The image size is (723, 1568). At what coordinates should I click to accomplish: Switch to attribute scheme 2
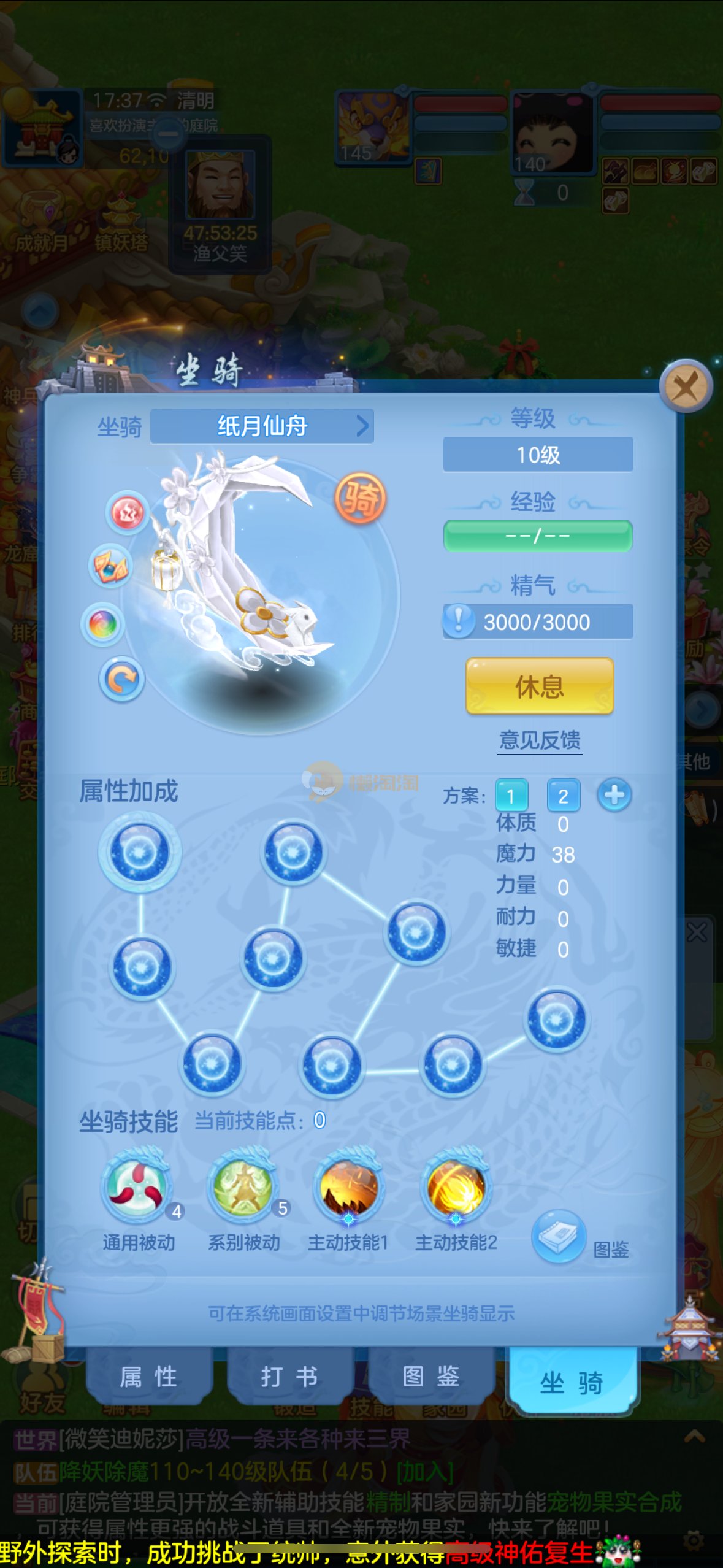tap(563, 796)
